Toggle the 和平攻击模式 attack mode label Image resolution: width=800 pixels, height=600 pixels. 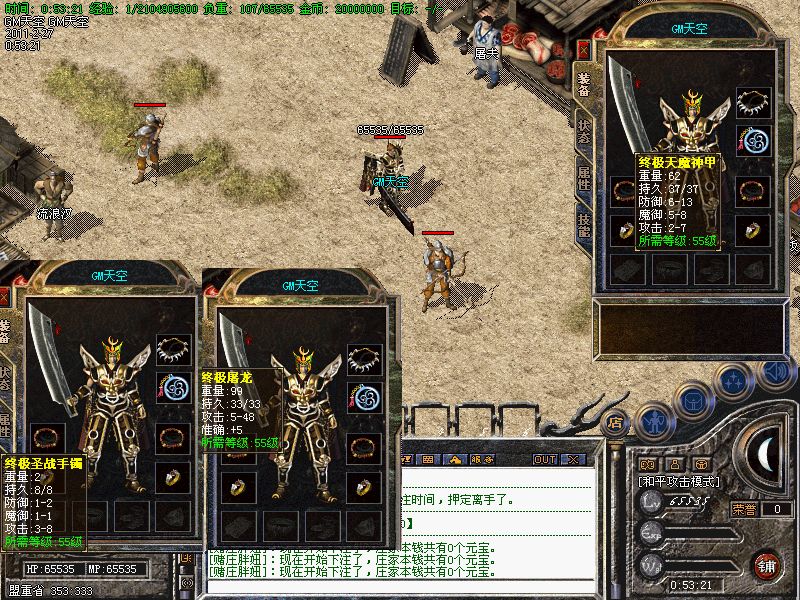pyautogui.click(x=680, y=482)
